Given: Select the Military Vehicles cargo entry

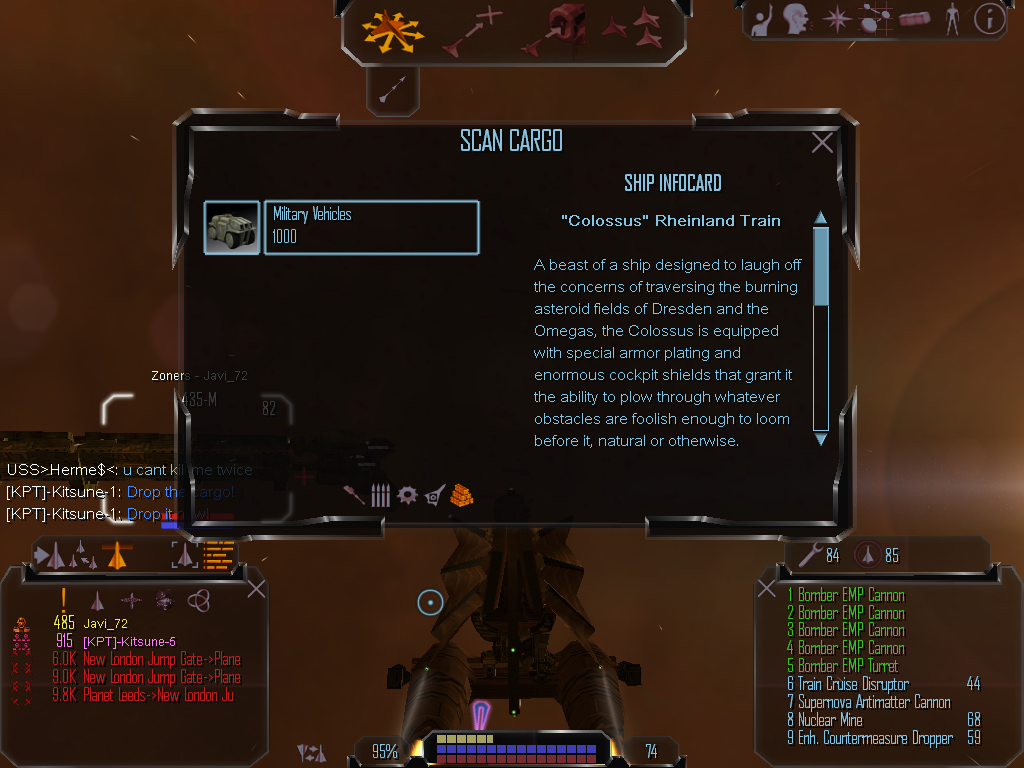Looking at the screenshot, I should [x=371, y=227].
